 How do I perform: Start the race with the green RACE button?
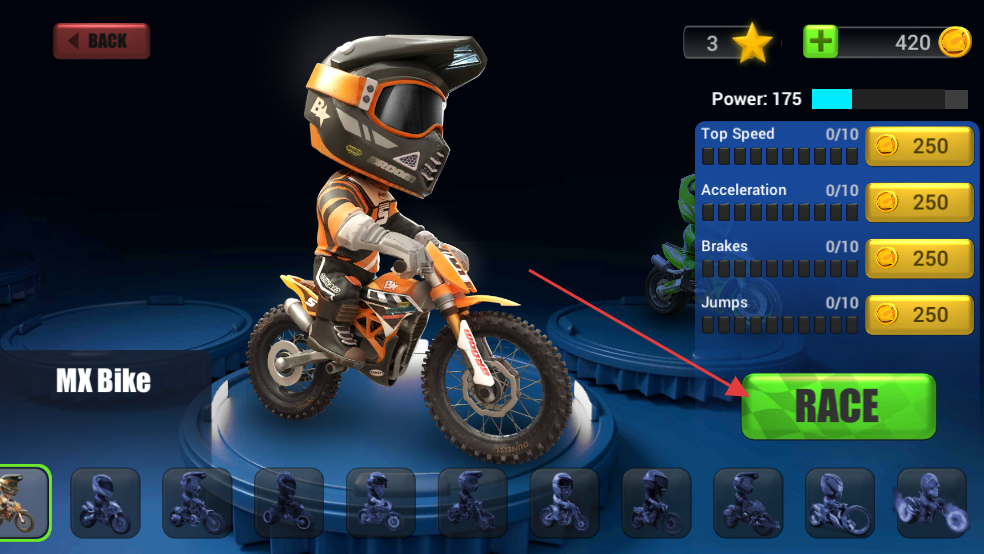point(838,406)
